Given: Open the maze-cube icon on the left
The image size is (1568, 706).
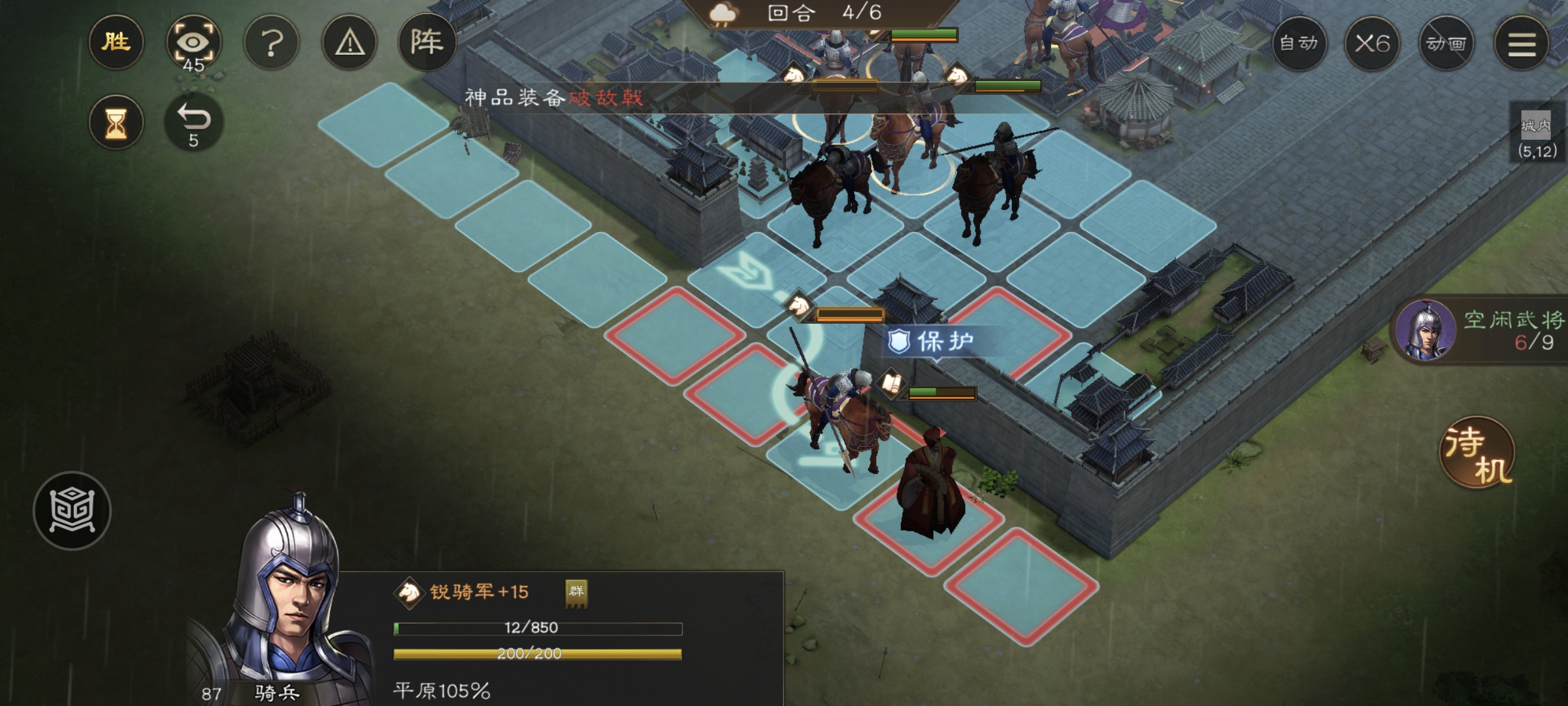Looking at the screenshot, I should [72, 511].
